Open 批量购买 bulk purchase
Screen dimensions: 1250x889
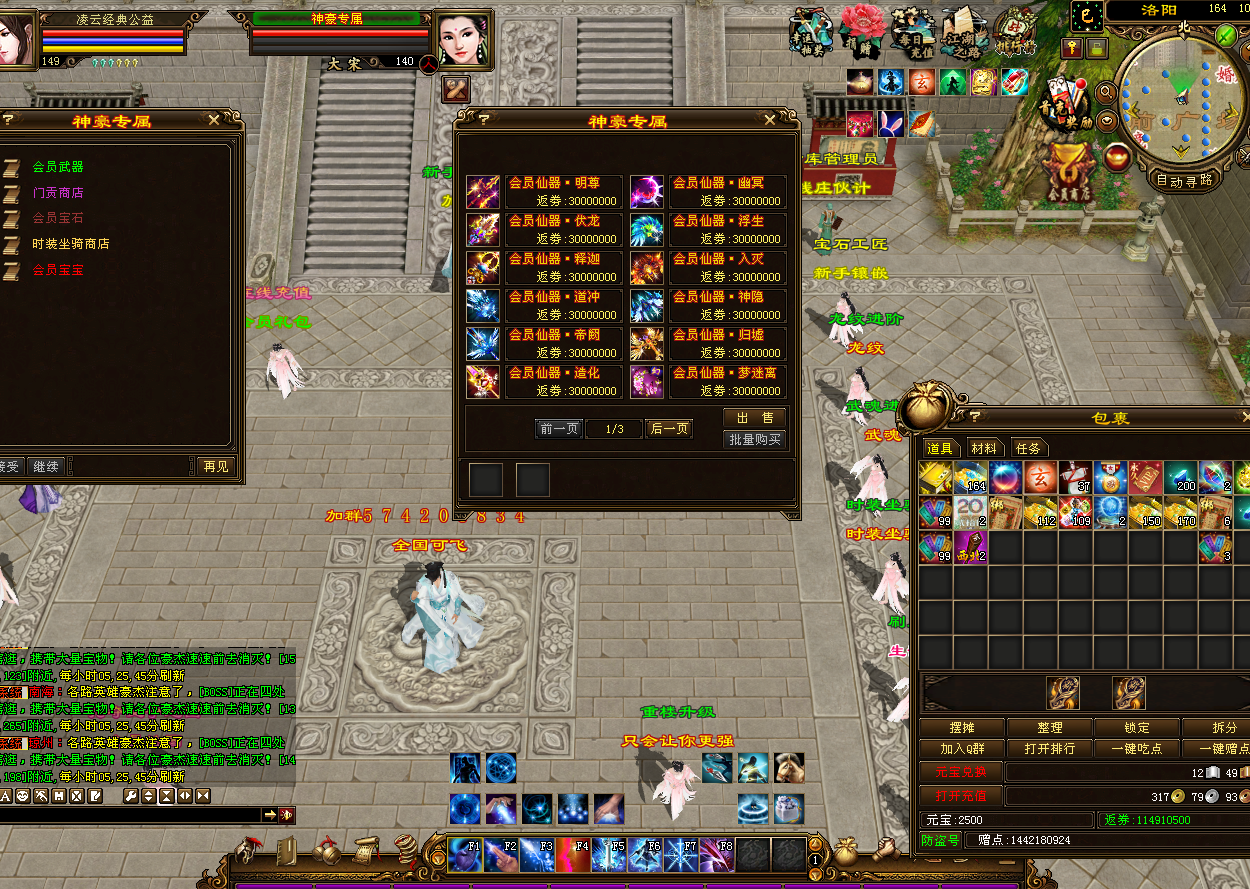[755, 440]
